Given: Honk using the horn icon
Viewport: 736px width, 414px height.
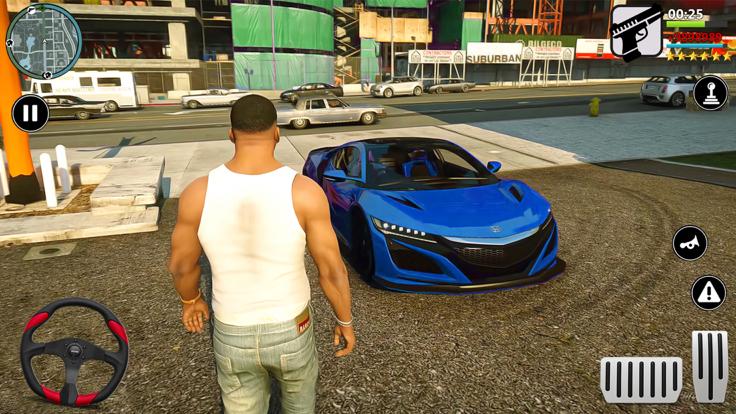Looking at the screenshot, I should [689, 243].
